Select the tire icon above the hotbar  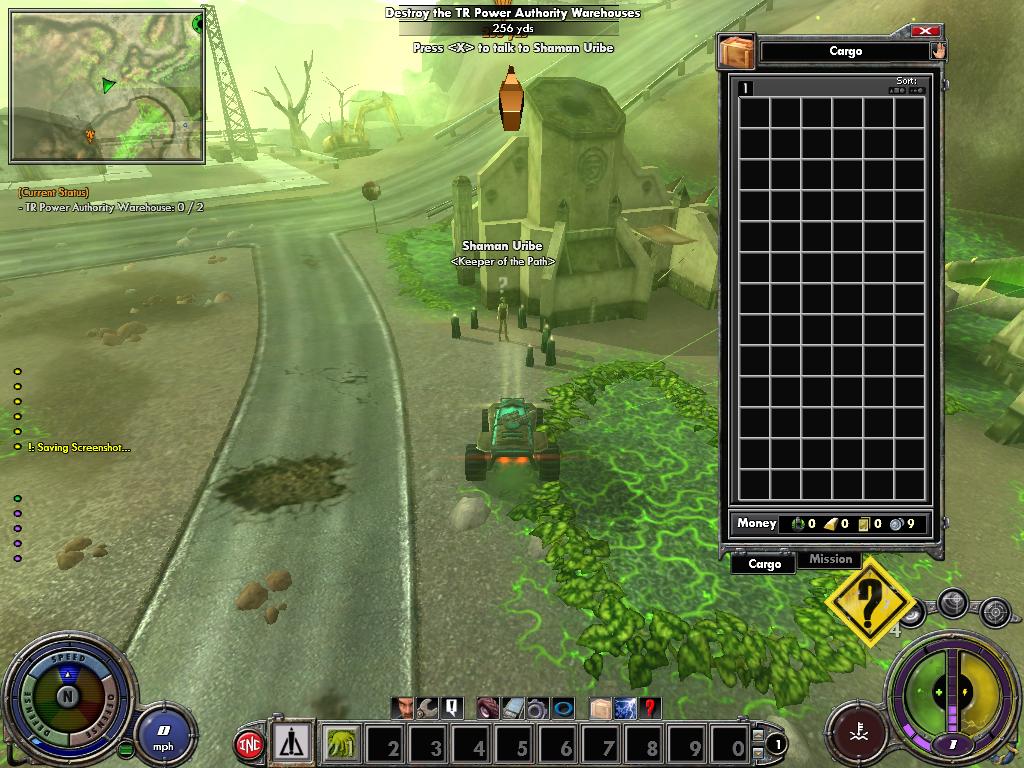487,708
